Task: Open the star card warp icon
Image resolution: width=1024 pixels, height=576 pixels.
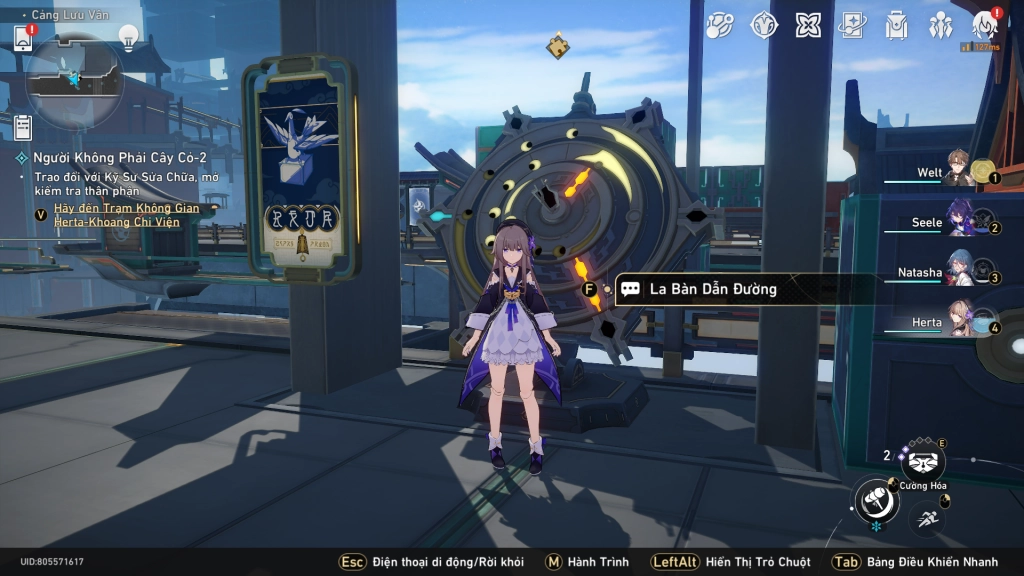Action: coord(852,26)
